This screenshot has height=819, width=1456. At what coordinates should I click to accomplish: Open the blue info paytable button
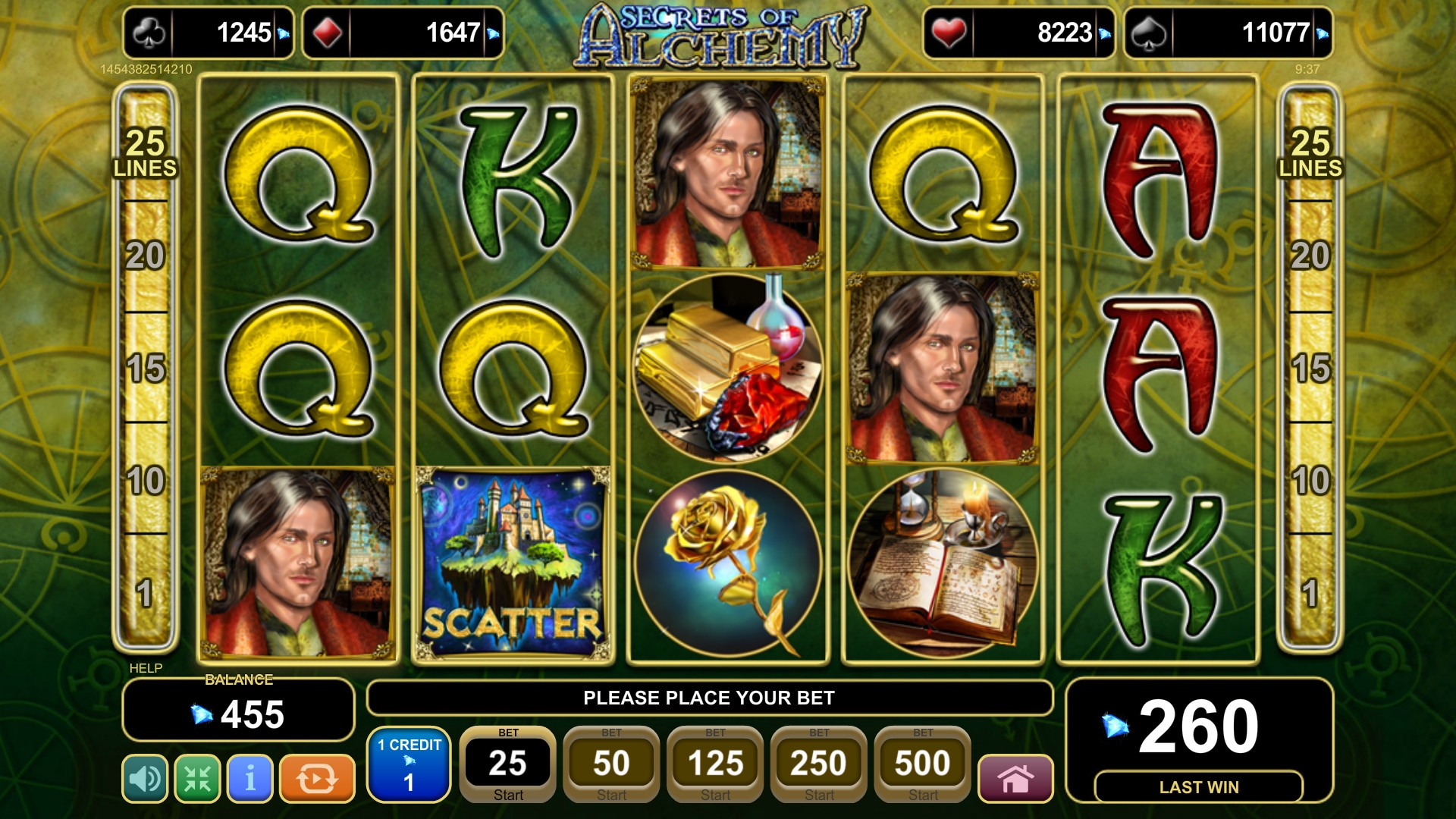(250, 778)
